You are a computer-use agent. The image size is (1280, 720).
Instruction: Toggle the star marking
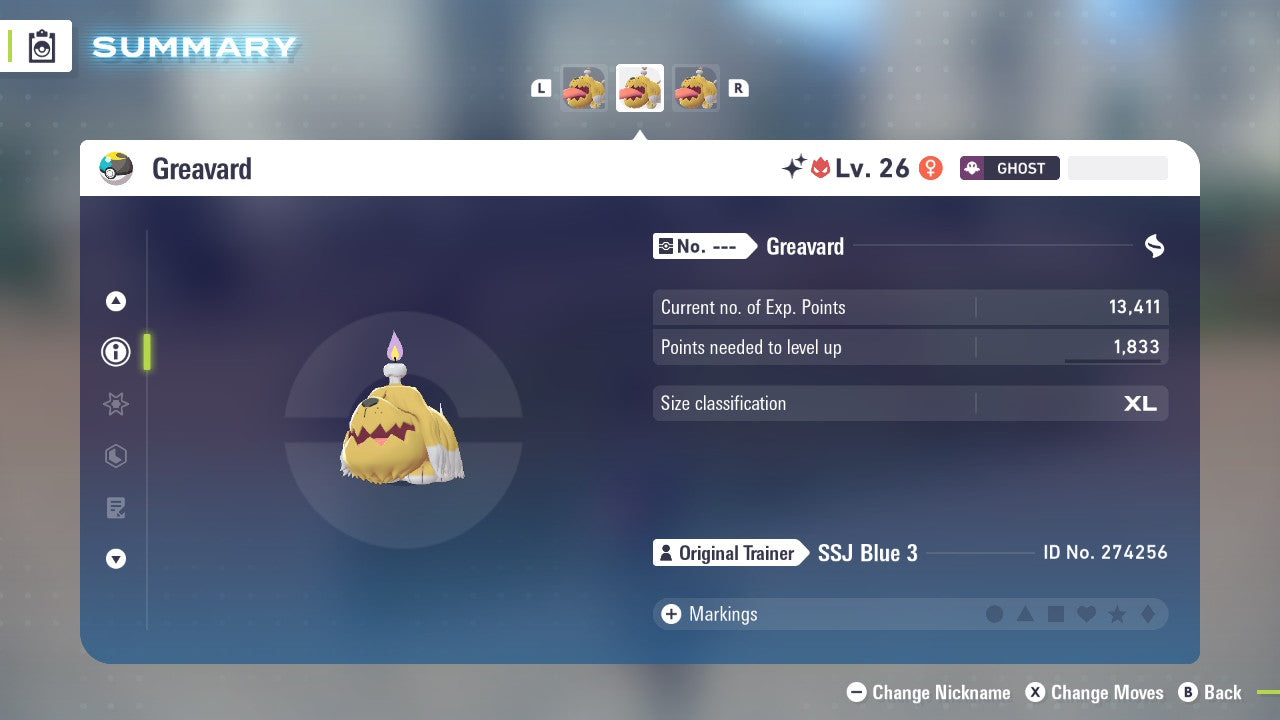tap(1117, 614)
